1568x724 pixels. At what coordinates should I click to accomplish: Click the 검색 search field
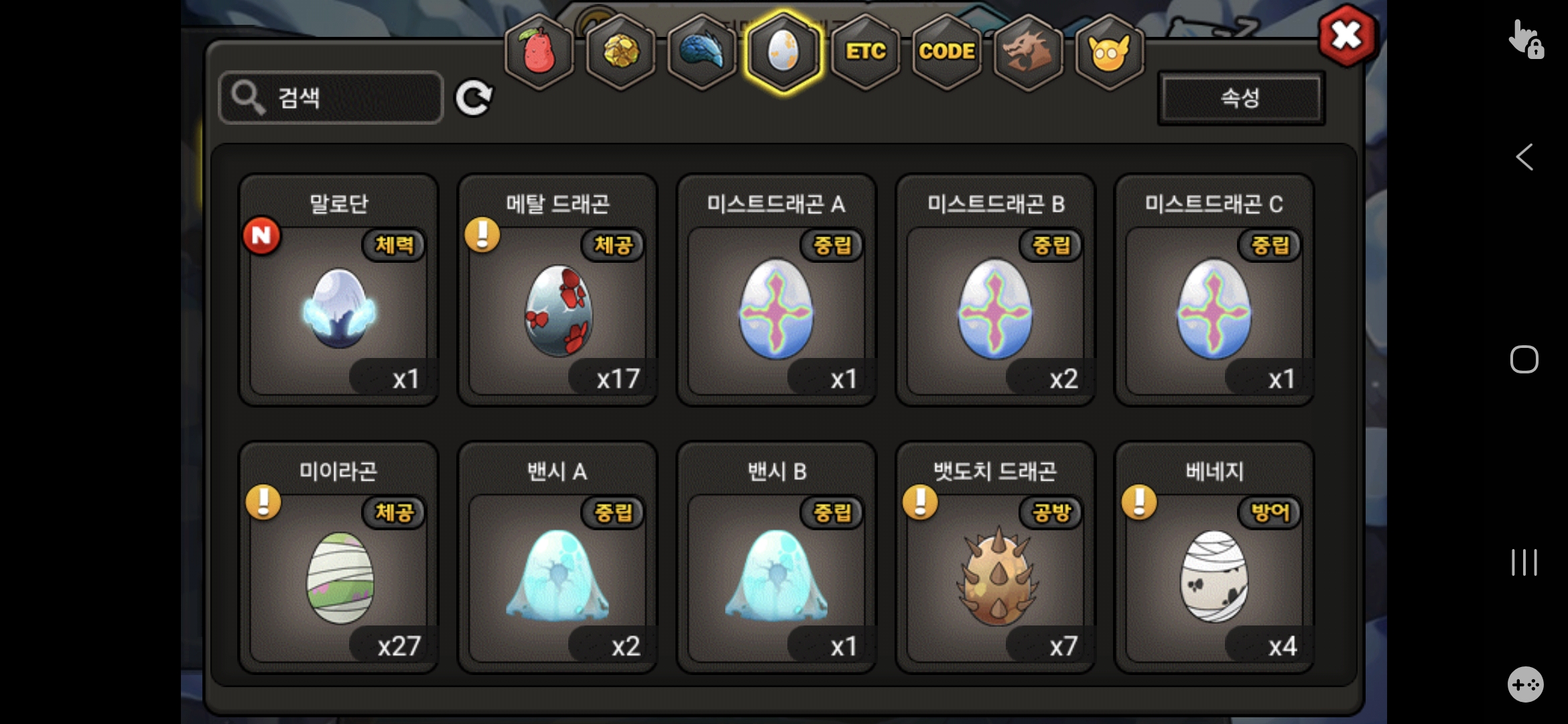(331, 98)
